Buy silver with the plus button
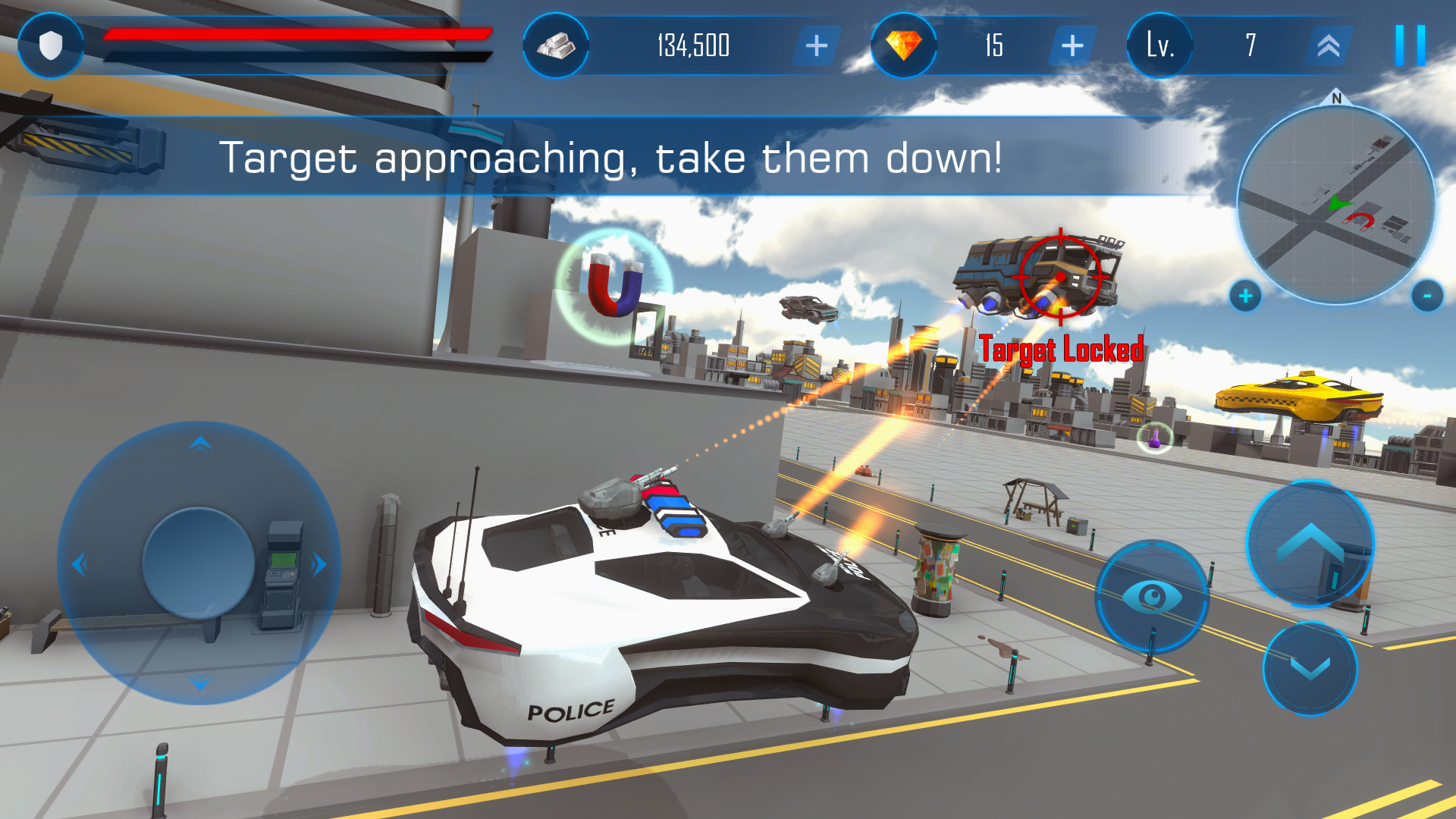This screenshot has width=1456, height=819. (x=815, y=46)
